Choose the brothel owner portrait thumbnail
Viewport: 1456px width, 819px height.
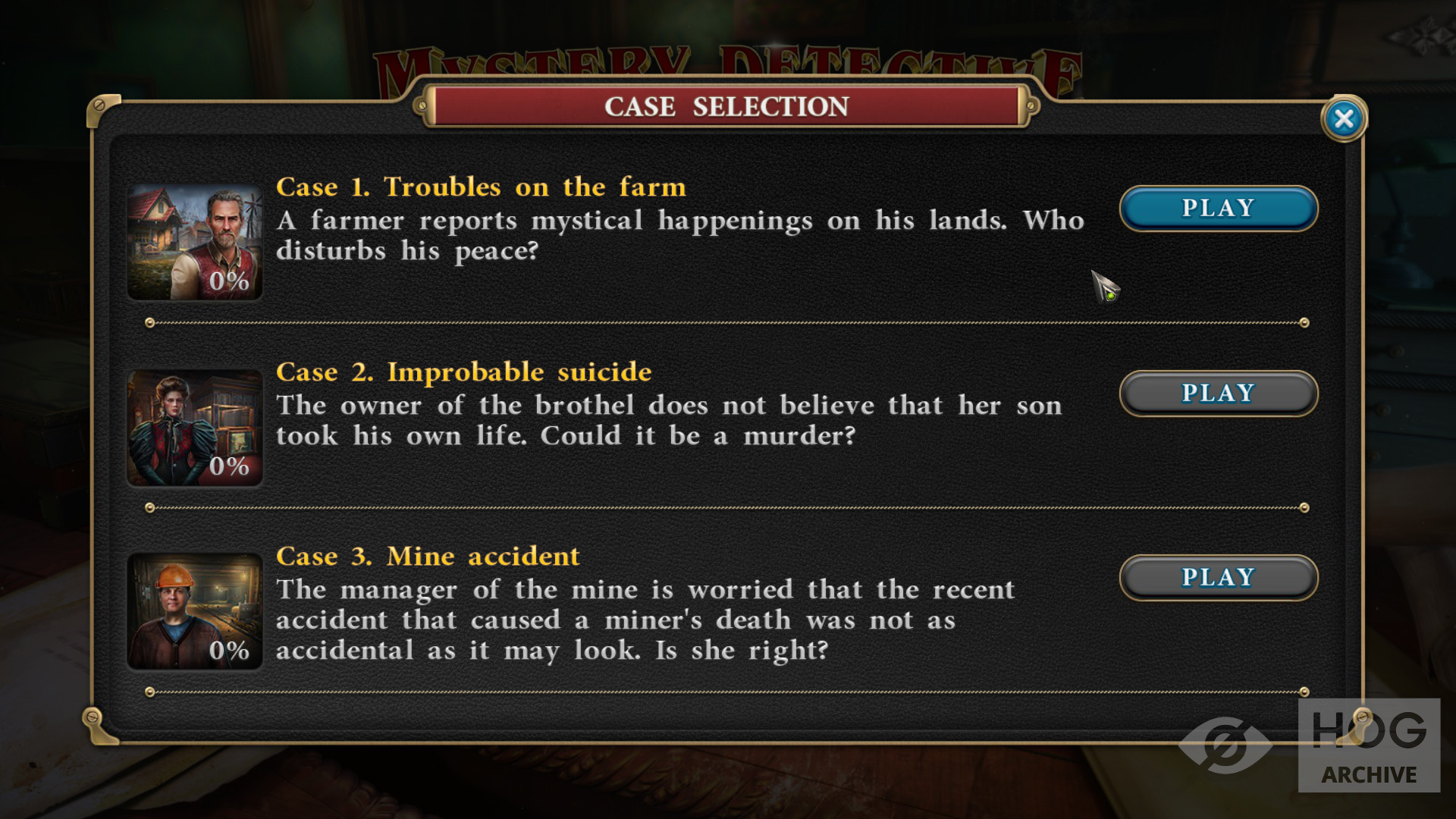[195, 428]
